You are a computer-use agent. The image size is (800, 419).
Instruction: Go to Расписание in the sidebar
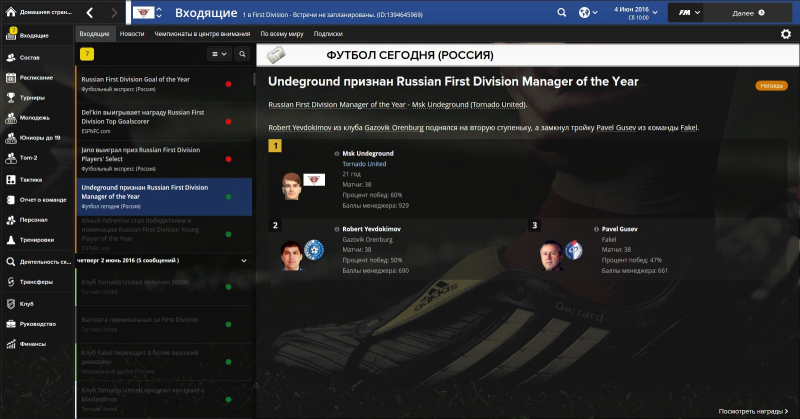[36, 77]
